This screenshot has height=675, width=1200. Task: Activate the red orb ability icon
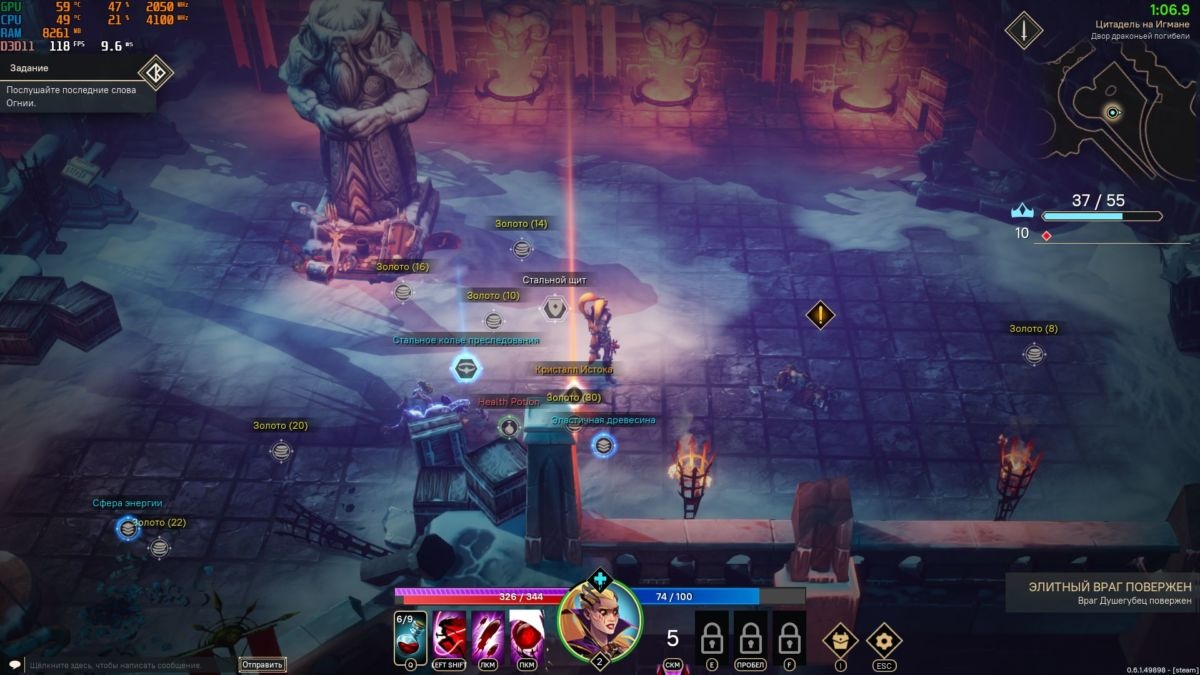527,637
